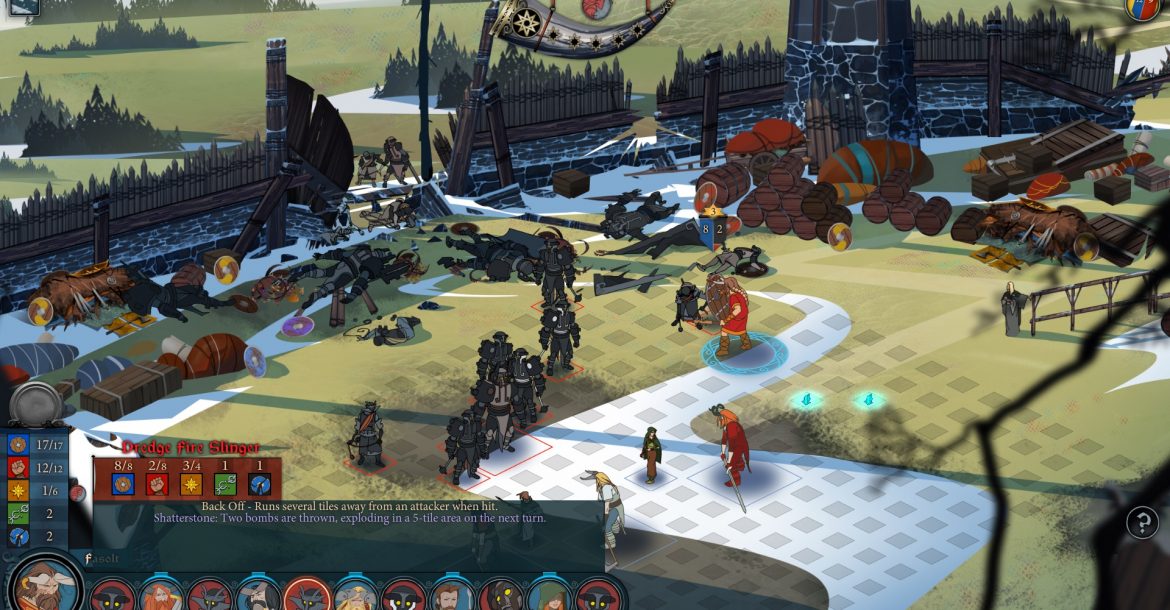Click the brown-bearded man turn-order portrait
Image resolution: width=1170 pixels, height=610 pixels.
[x=452, y=597]
